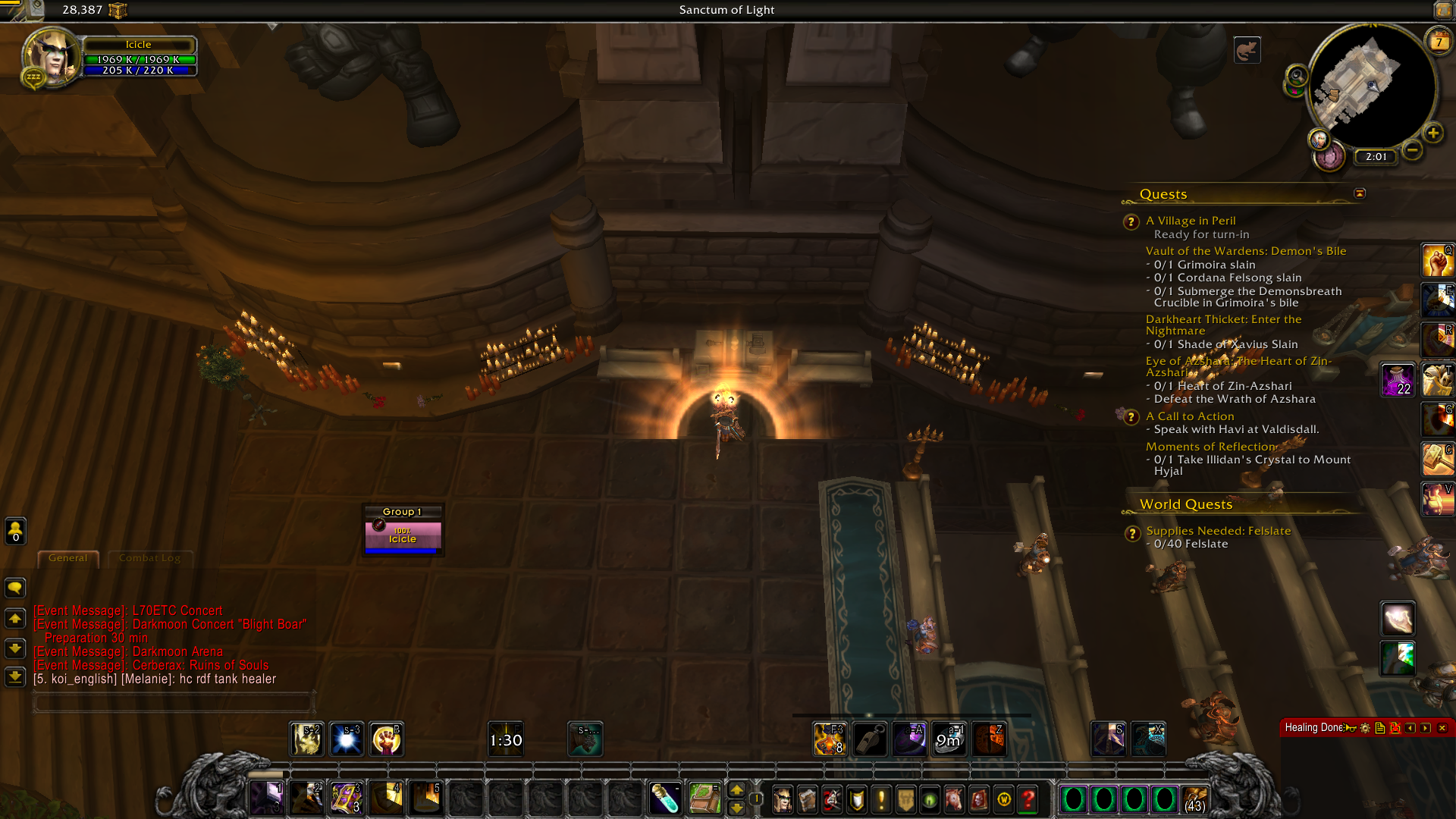Open the Quest Log exclamation icon
The height and width of the screenshot is (819, 1456).
coord(880,799)
